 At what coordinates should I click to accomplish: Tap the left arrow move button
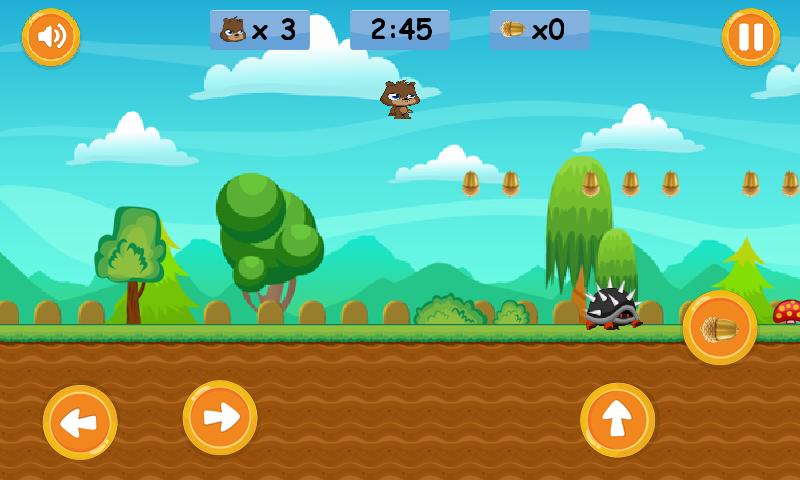[80, 422]
